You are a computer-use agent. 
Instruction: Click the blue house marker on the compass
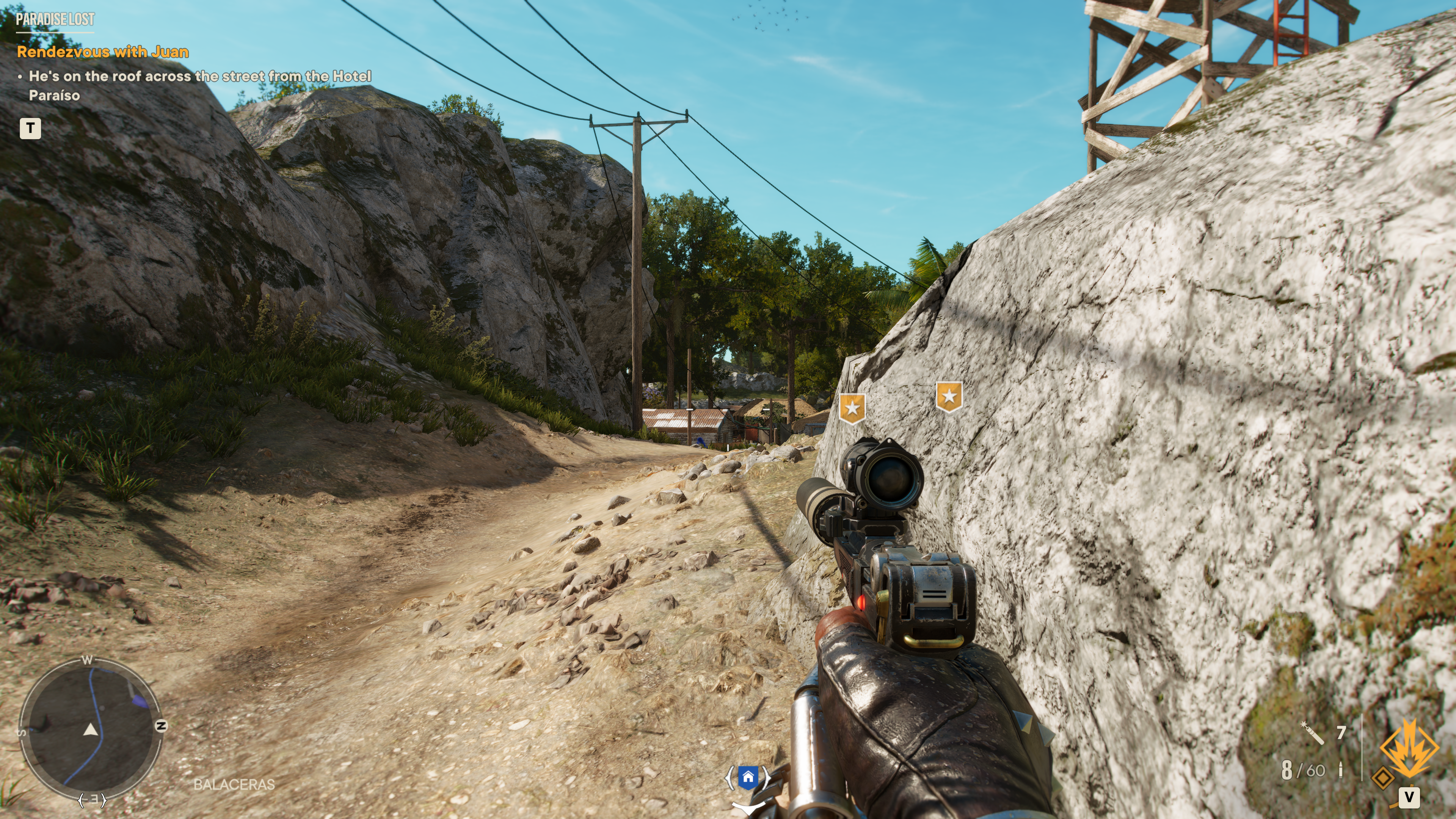tap(748, 777)
